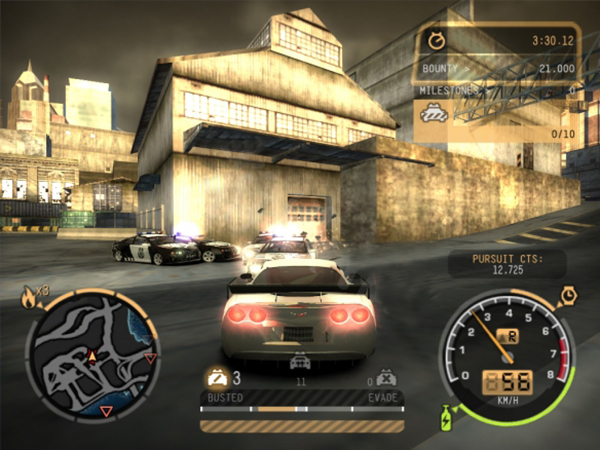This screenshot has width=600, height=450.
Task: Select the heat level flame icon
Action: [x=28, y=295]
